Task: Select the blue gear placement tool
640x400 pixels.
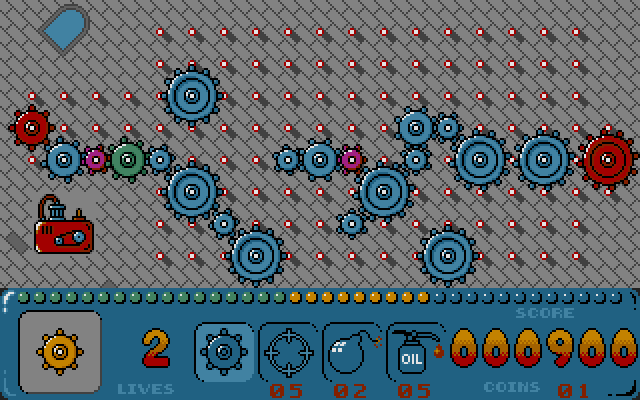Action: click(x=223, y=351)
